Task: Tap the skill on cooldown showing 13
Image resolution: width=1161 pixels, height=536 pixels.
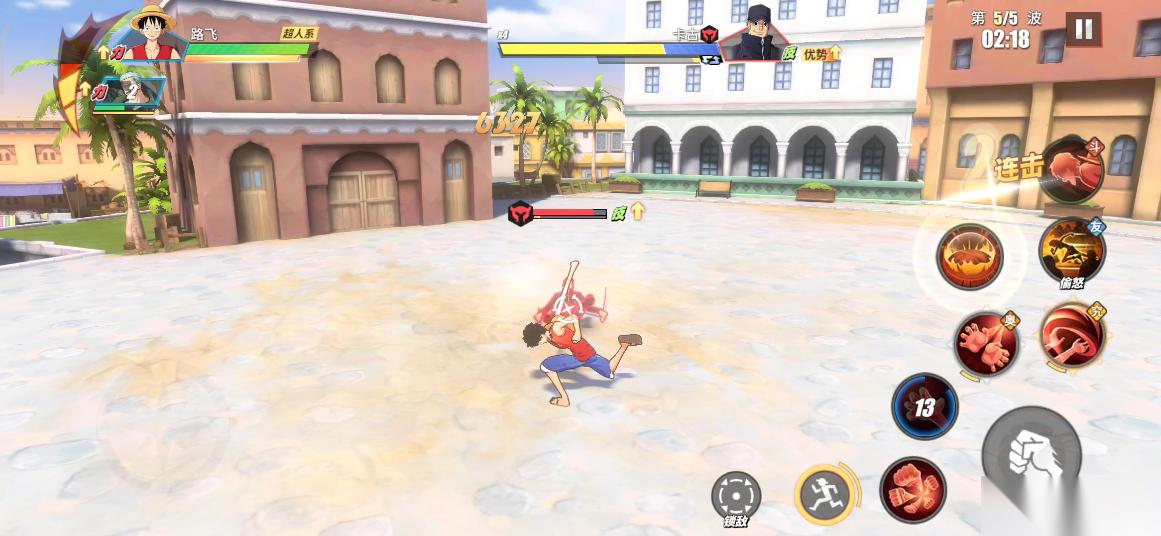Action: [x=925, y=407]
